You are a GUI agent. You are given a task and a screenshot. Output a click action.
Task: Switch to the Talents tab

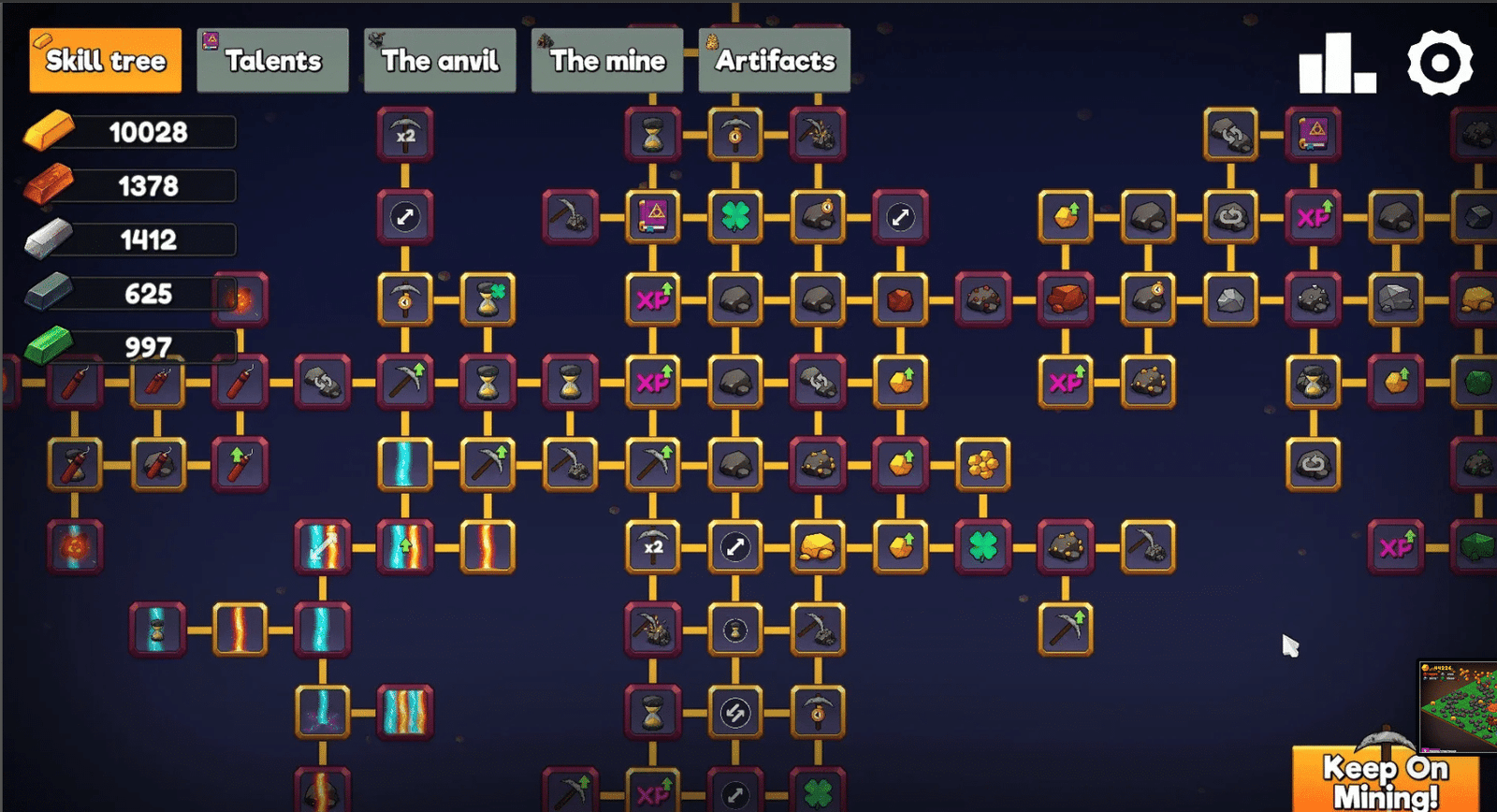[x=272, y=60]
